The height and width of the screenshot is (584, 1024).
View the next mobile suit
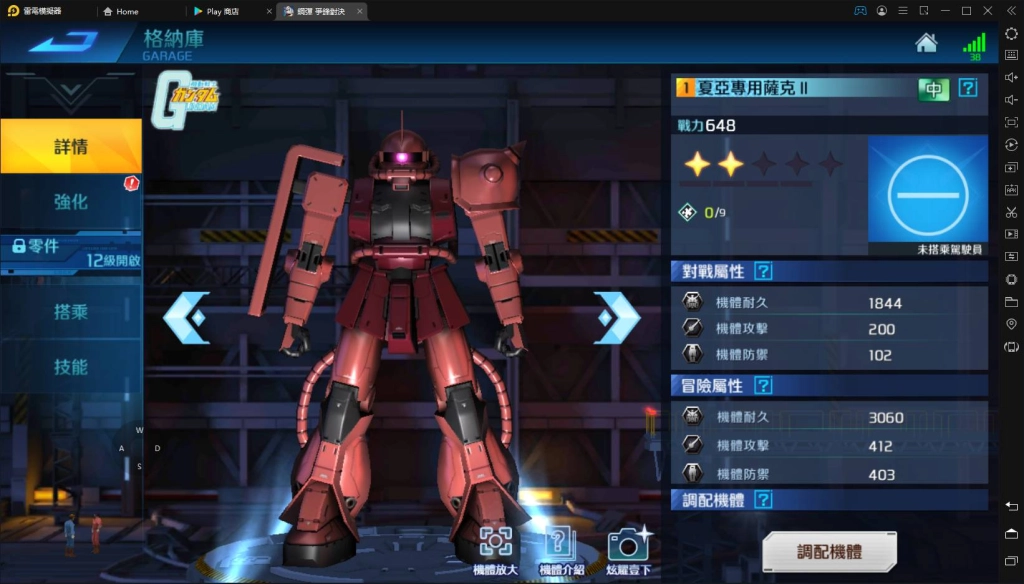coord(615,318)
